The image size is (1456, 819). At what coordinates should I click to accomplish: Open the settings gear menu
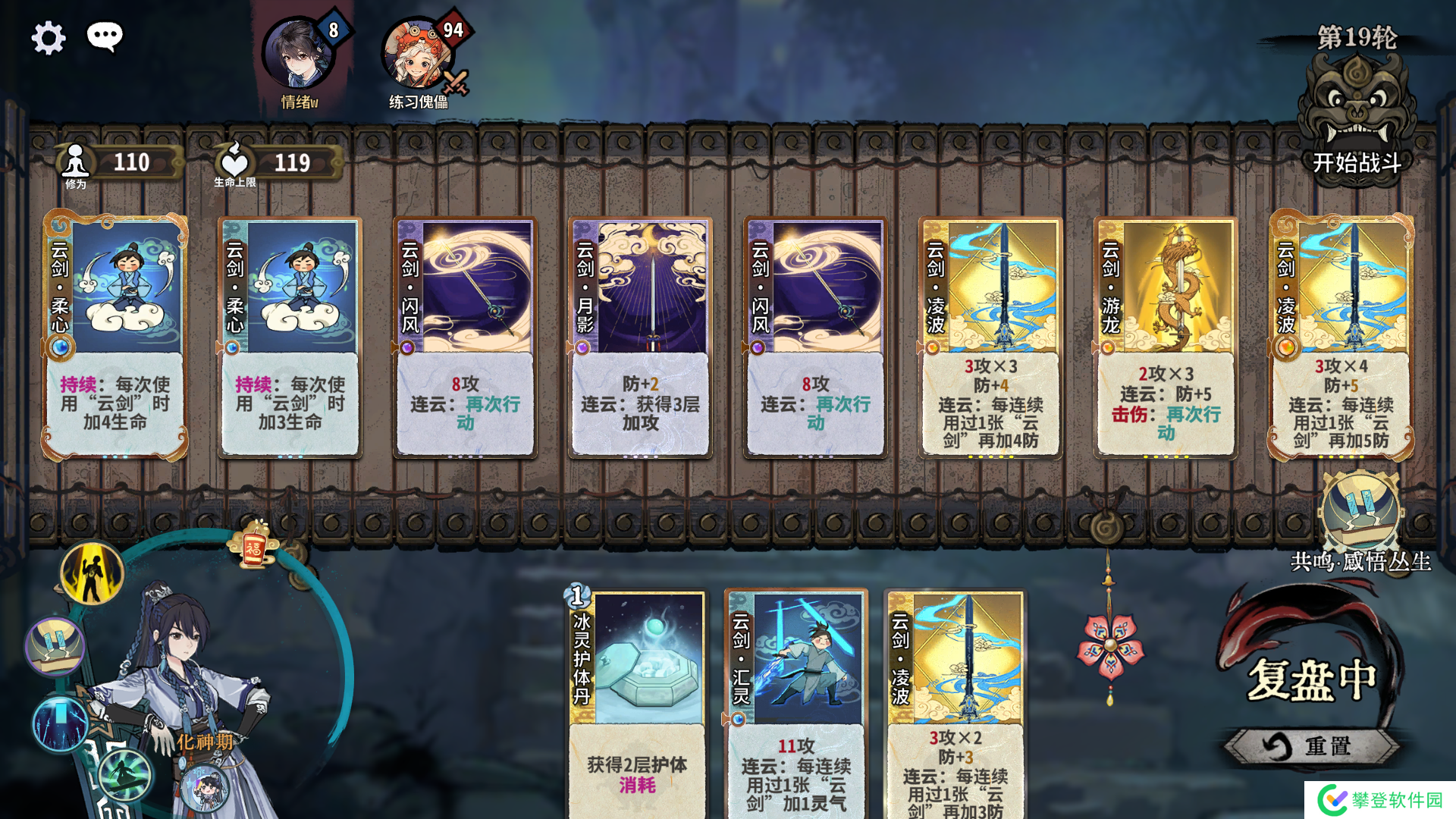pos(49,38)
